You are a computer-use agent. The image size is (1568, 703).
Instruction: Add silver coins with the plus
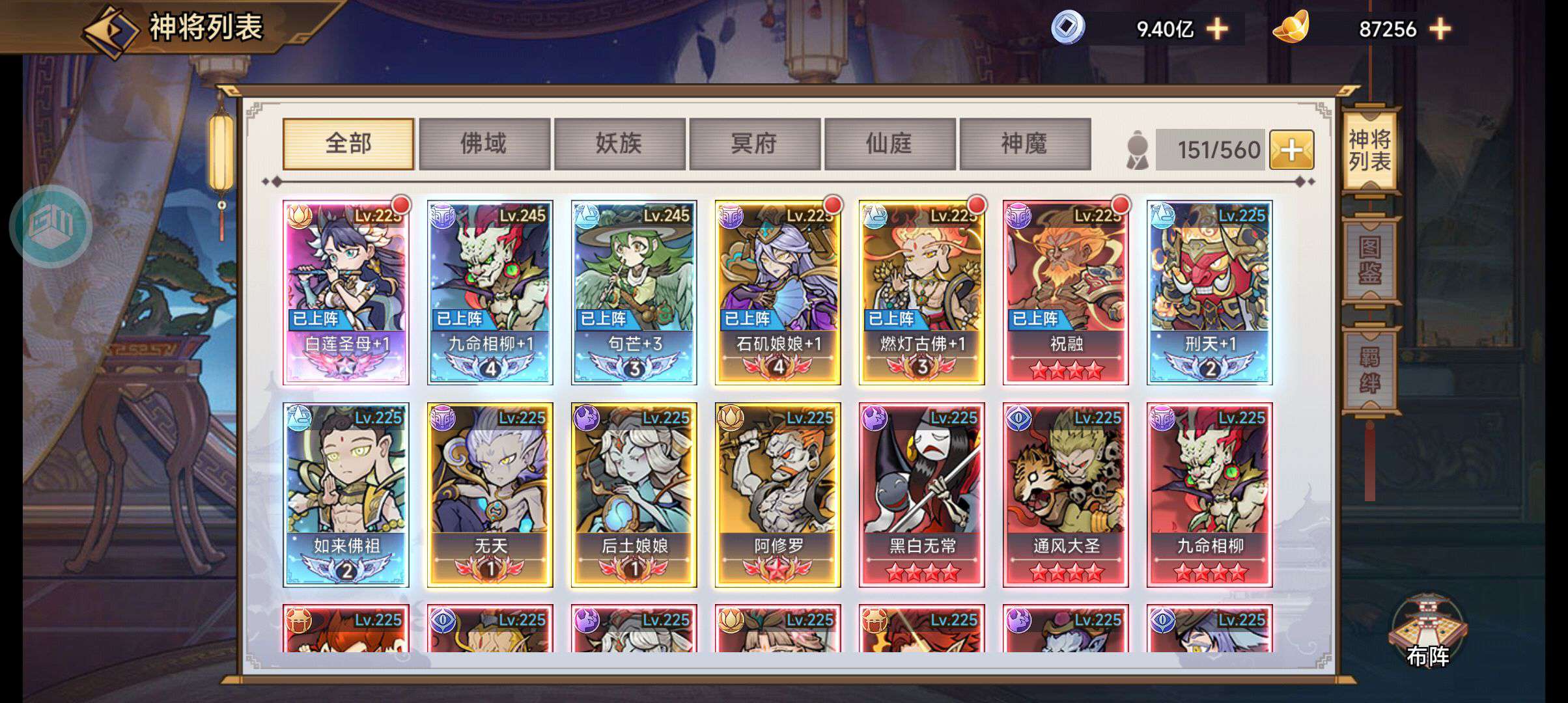(1217, 29)
